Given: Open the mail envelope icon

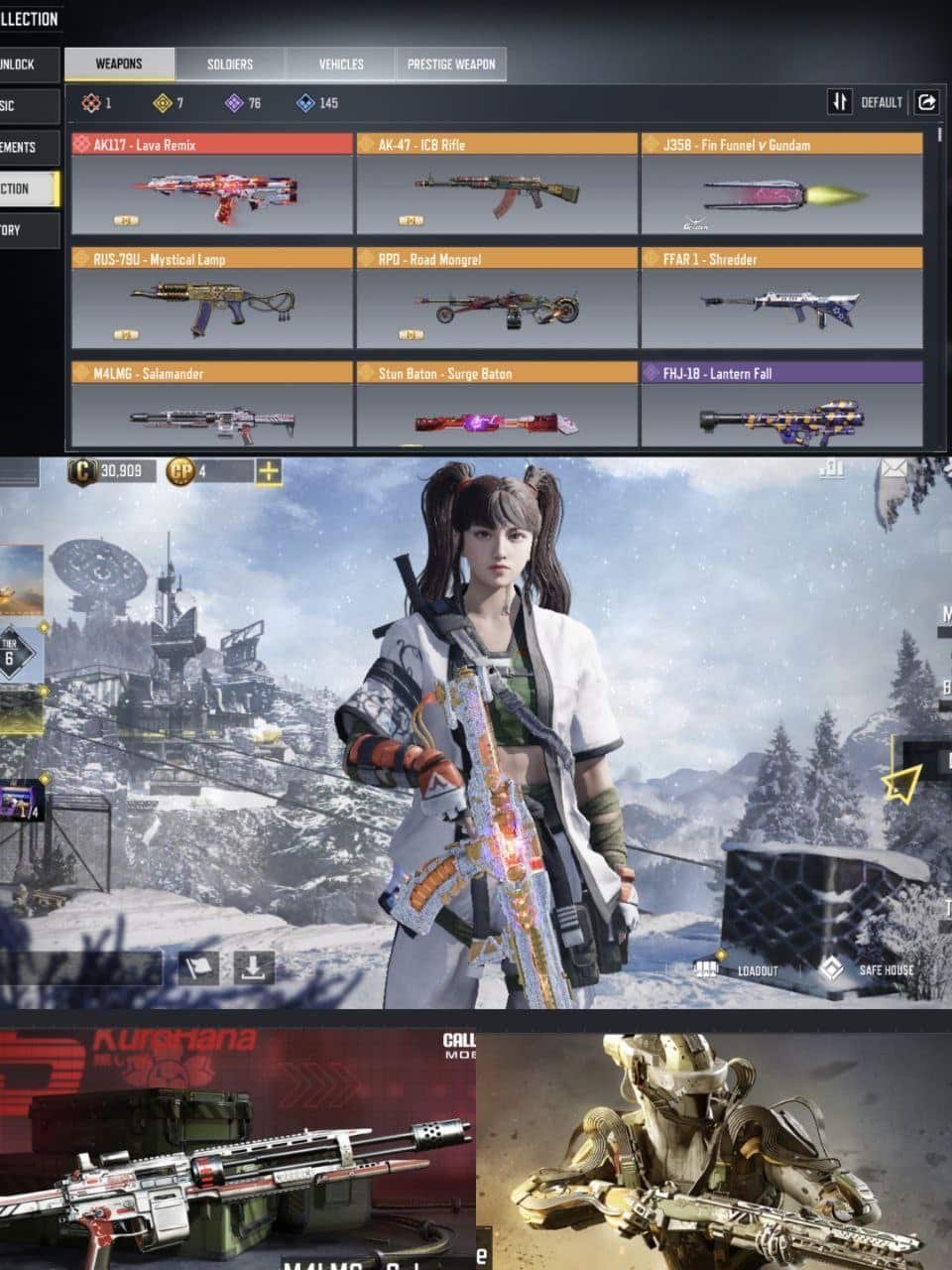Looking at the screenshot, I should coord(894,467).
